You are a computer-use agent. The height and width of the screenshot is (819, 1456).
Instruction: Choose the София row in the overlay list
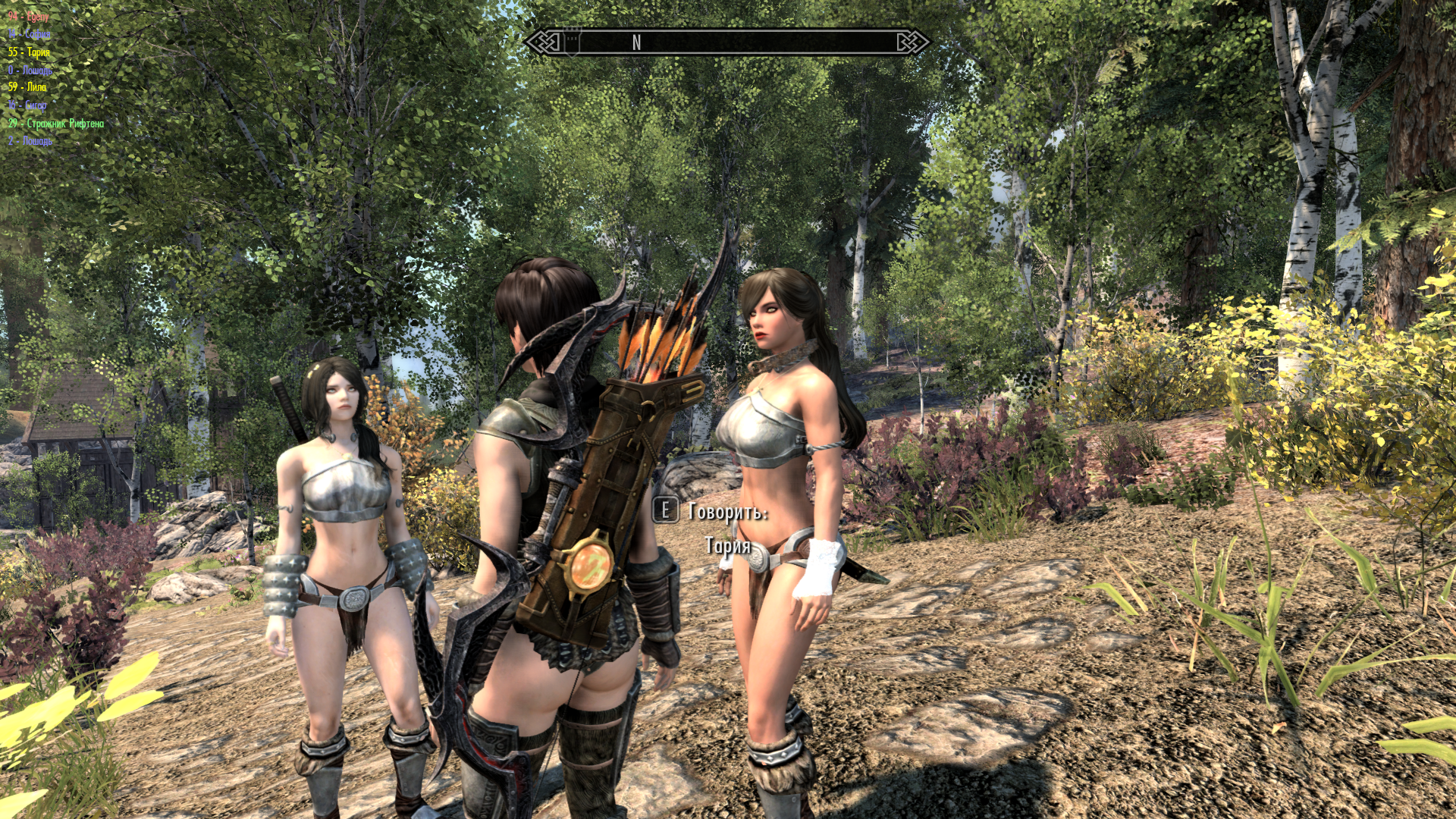point(30,34)
